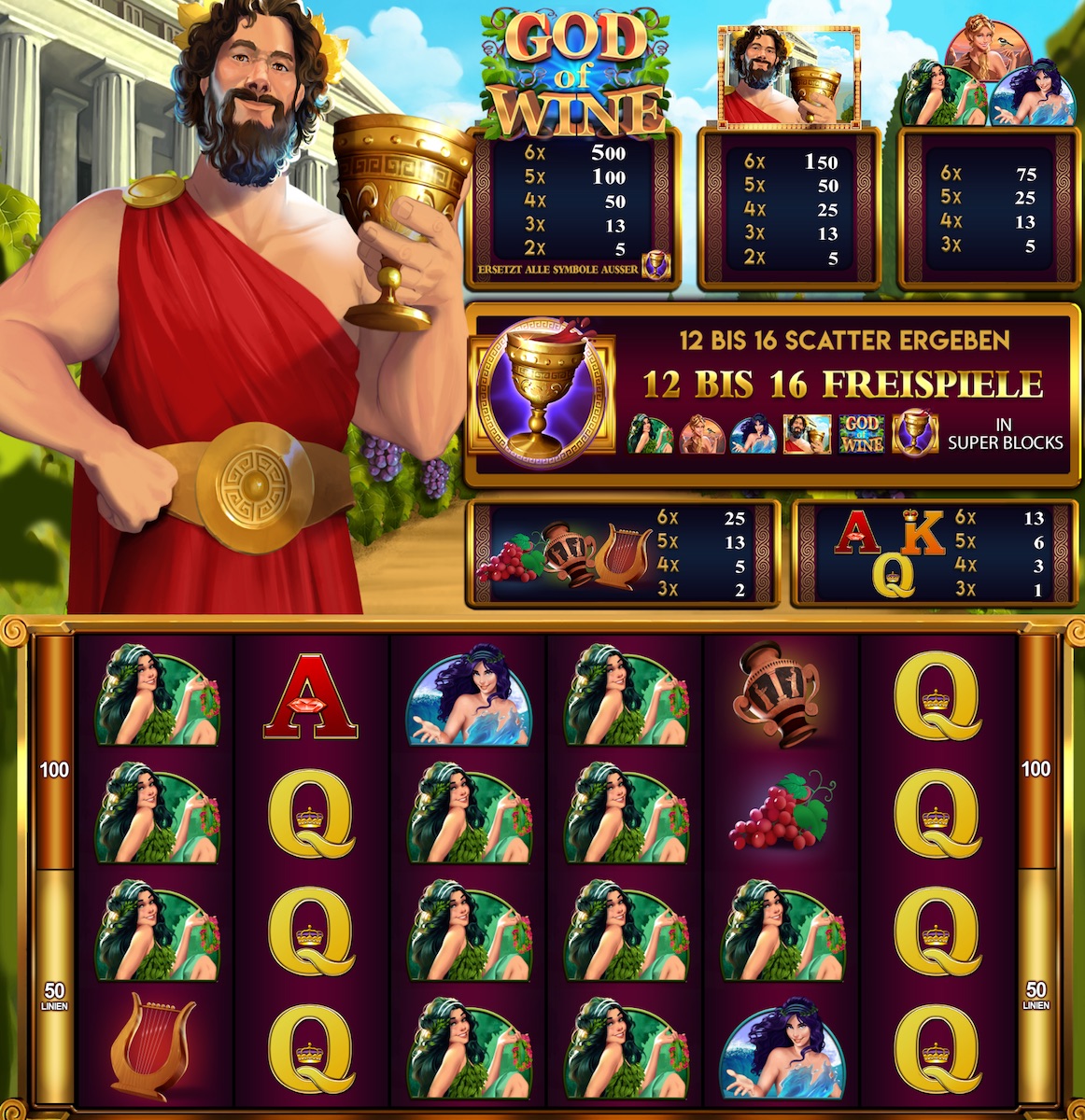Select the scatter chalice free spins panel
Screen dimensions: 1085x1120
click(771, 395)
